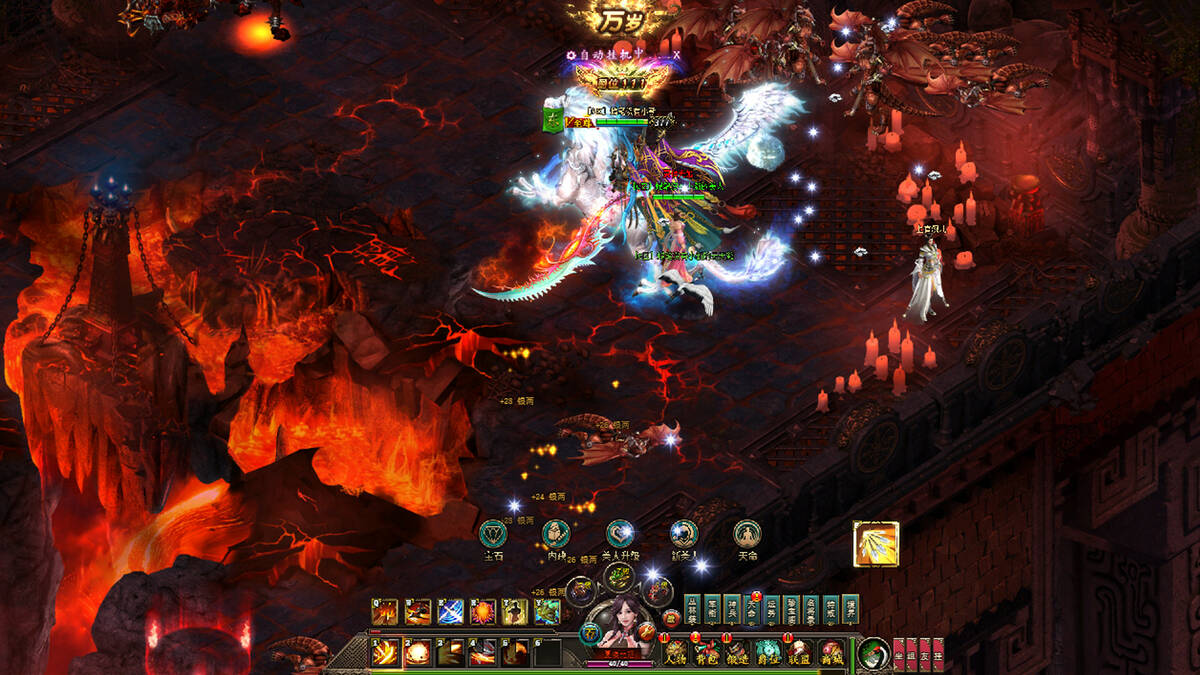Open the 爵位 nobility menu
This screenshot has width=1200, height=675.
(x=768, y=653)
